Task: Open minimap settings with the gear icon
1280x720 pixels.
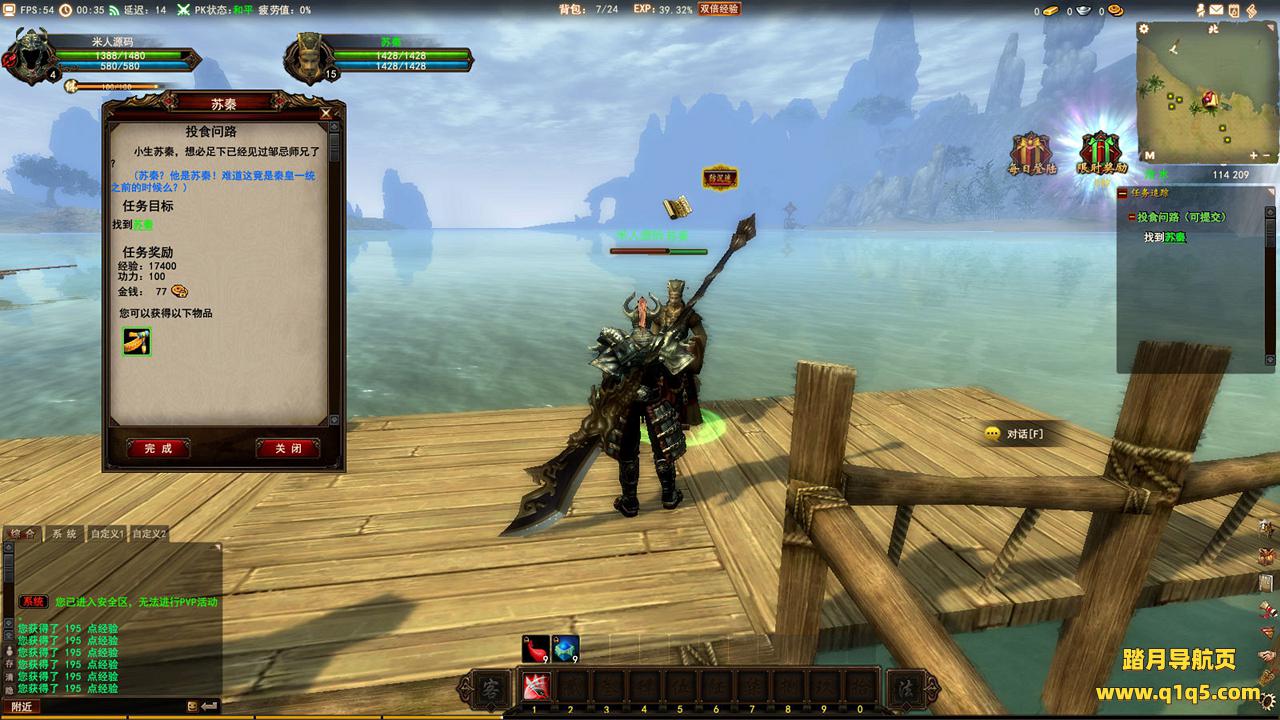Action: click(1145, 29)
